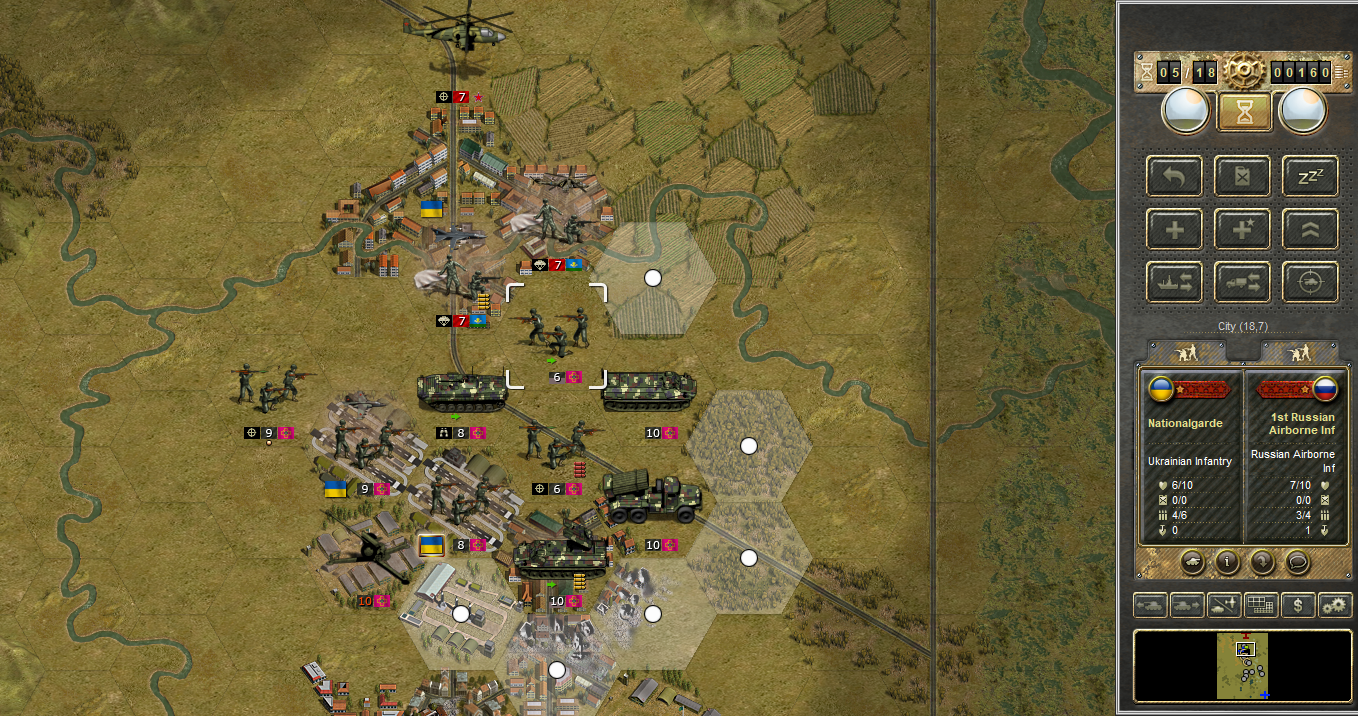Click the round tank button under unit panel

click(1193, 561)
